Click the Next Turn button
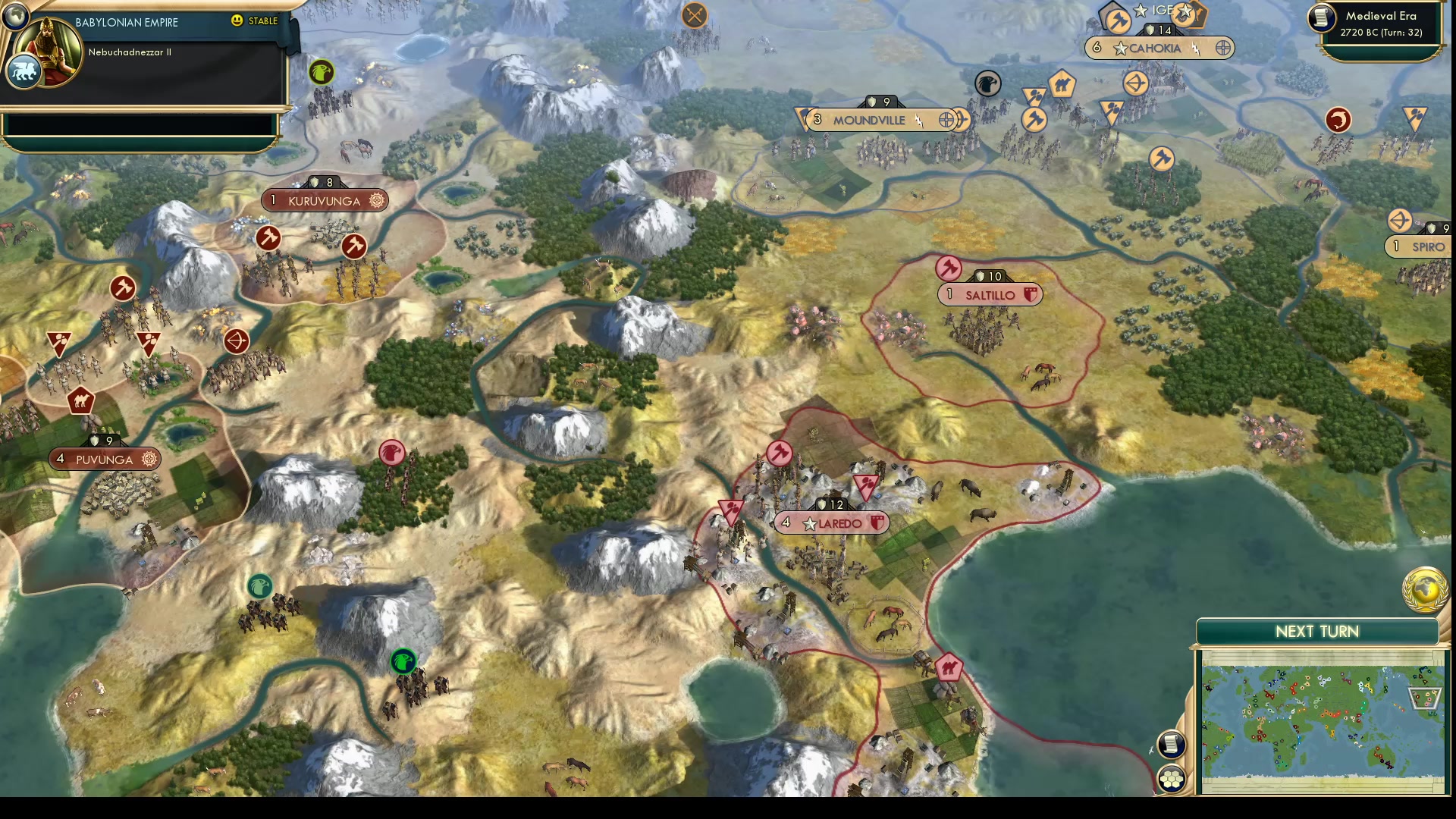 (x=1318, y=631)
